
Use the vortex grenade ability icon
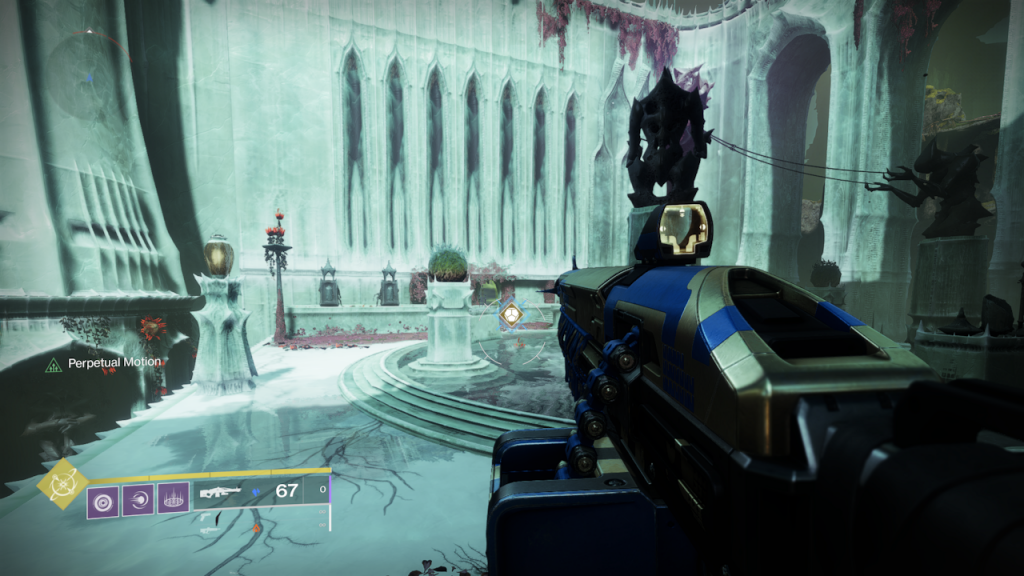coord(103,497)
